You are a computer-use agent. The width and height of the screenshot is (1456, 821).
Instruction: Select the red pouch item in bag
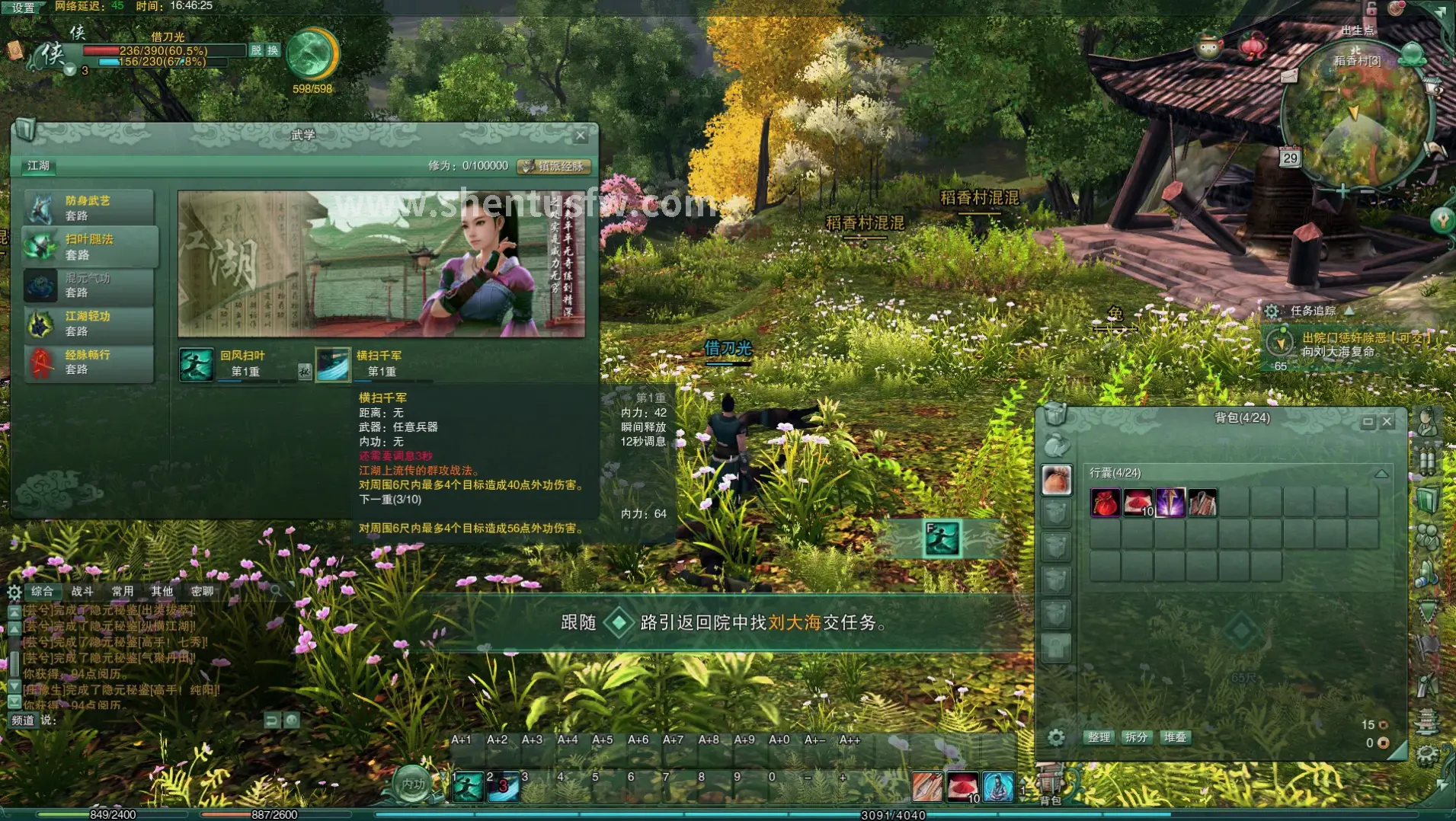pos(1105,503)
